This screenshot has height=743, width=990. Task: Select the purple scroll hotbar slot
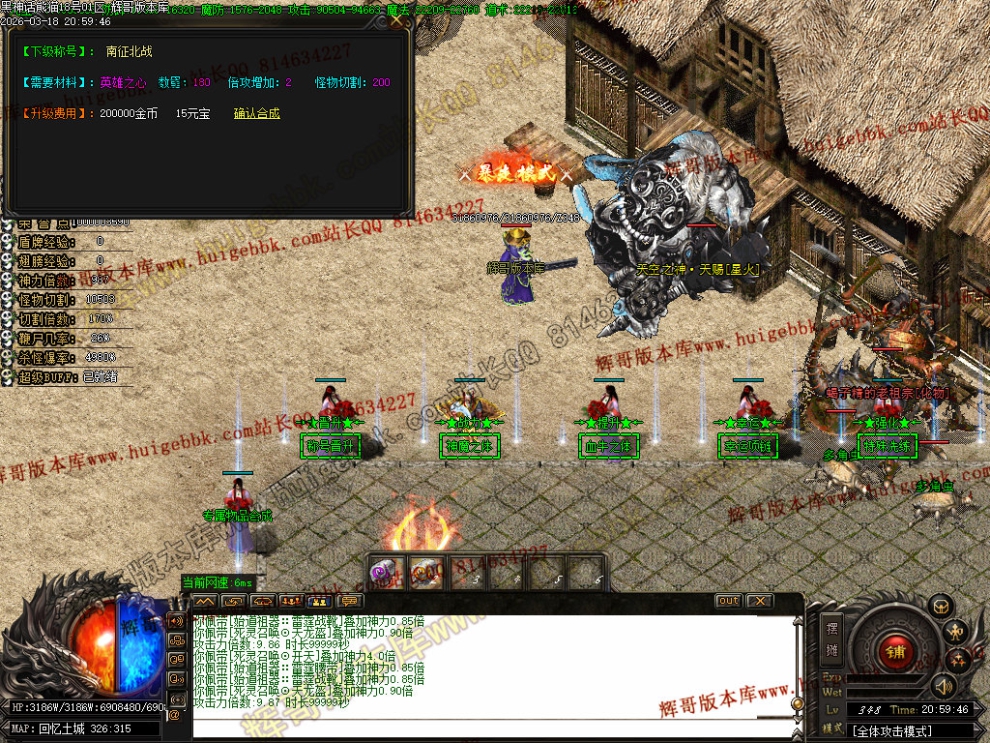point(385,573)
